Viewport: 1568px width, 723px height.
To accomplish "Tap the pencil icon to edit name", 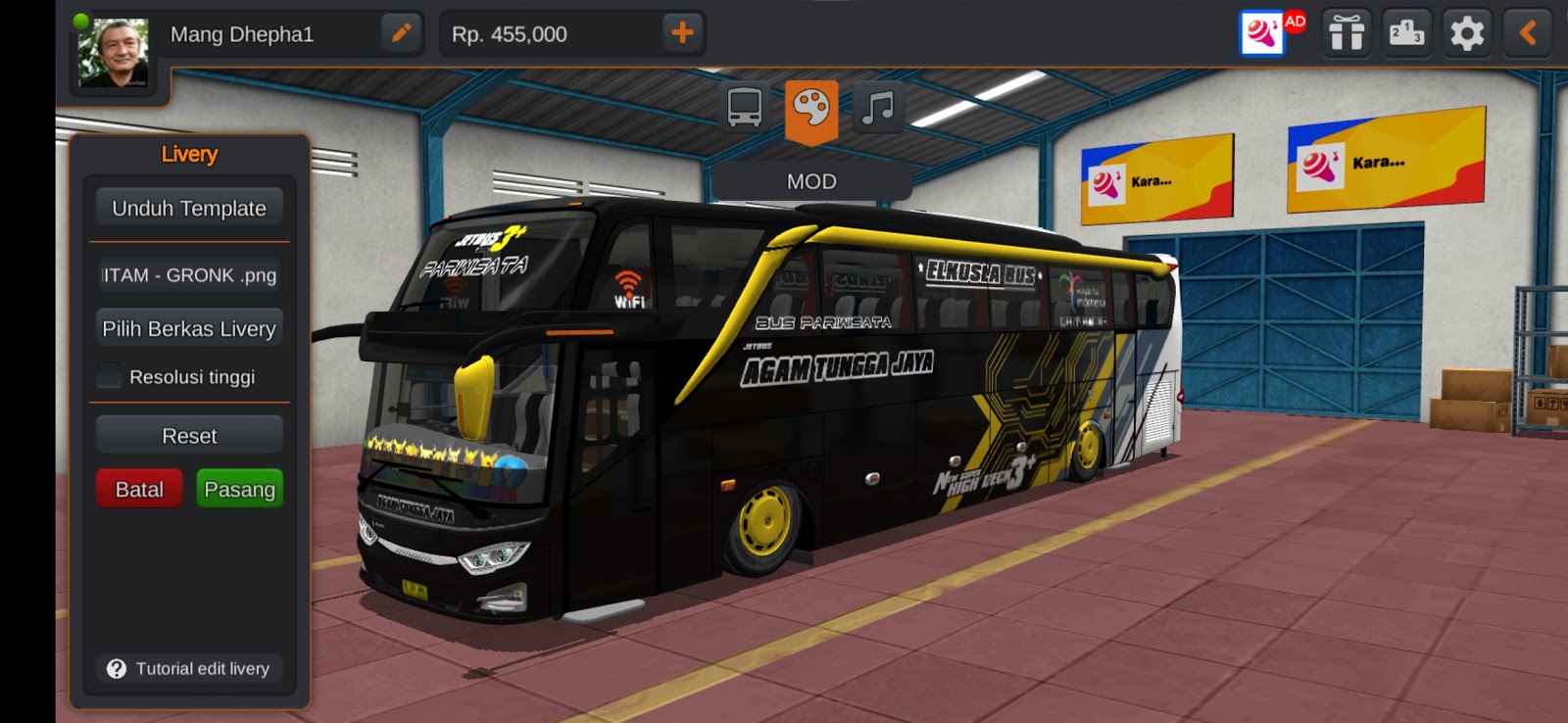I will click(x=401, y=33).
